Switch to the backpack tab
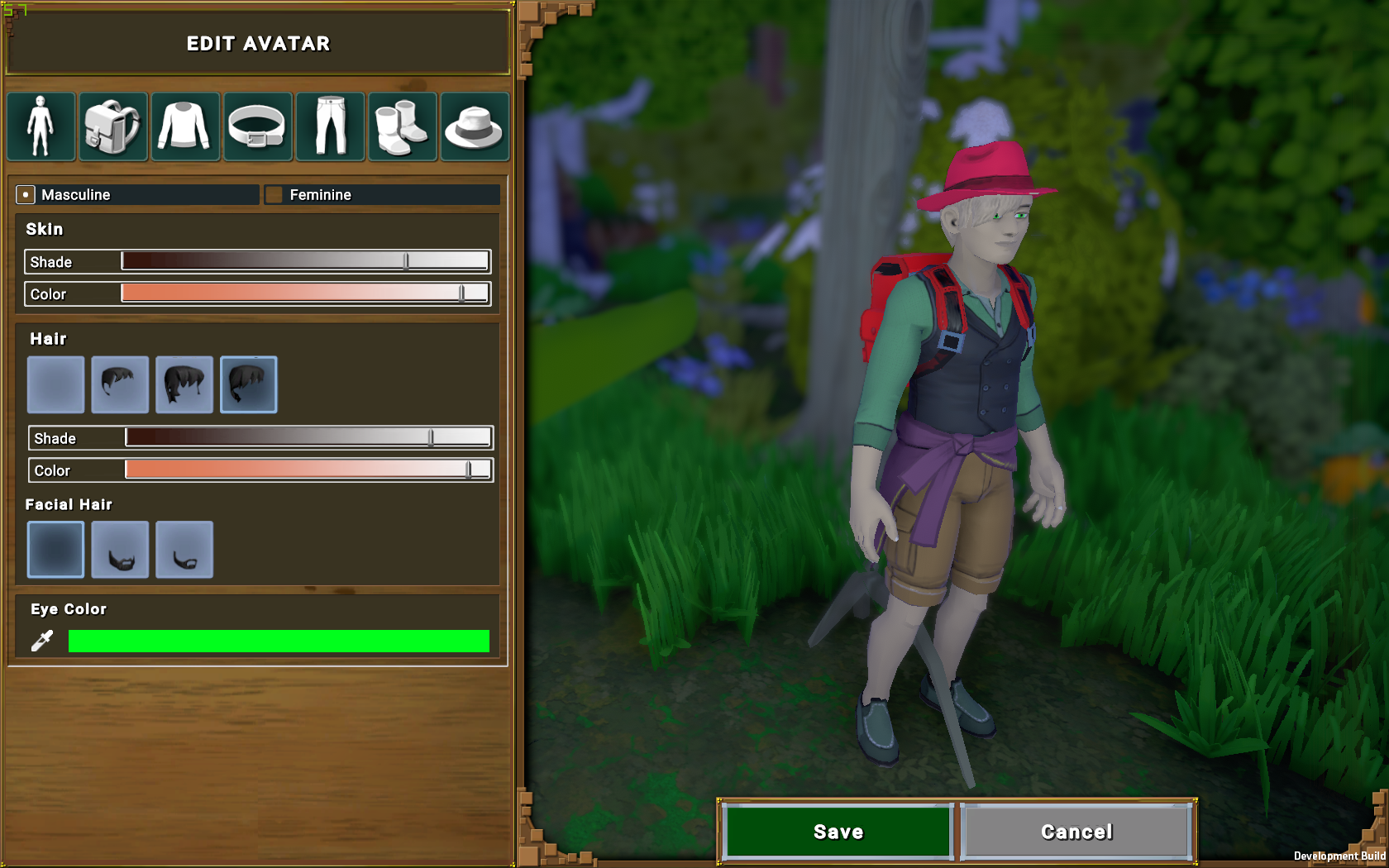This screenshot has width=1389, height=868. tap(113, 126)
